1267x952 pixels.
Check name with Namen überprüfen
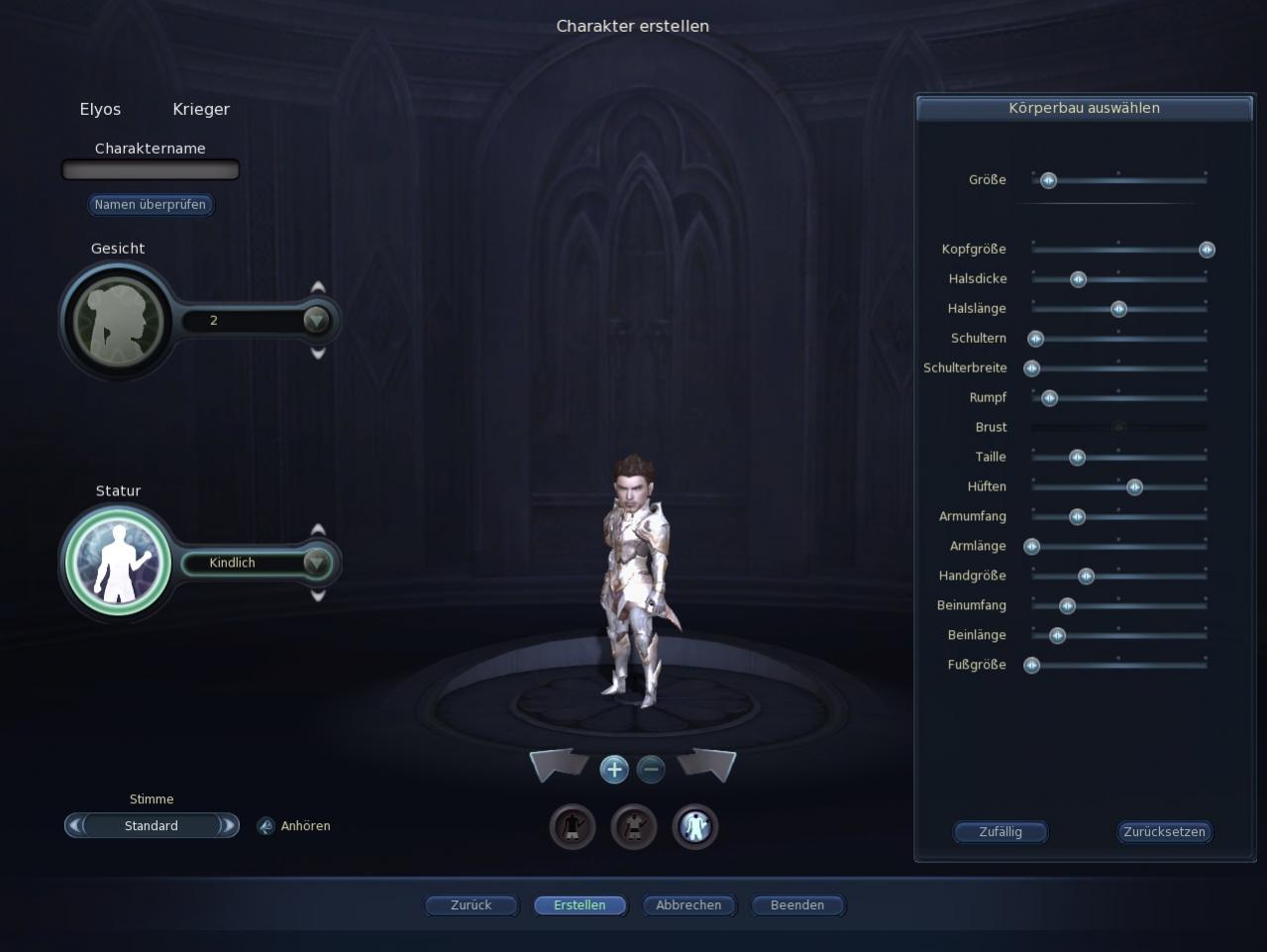coord(151,205)
